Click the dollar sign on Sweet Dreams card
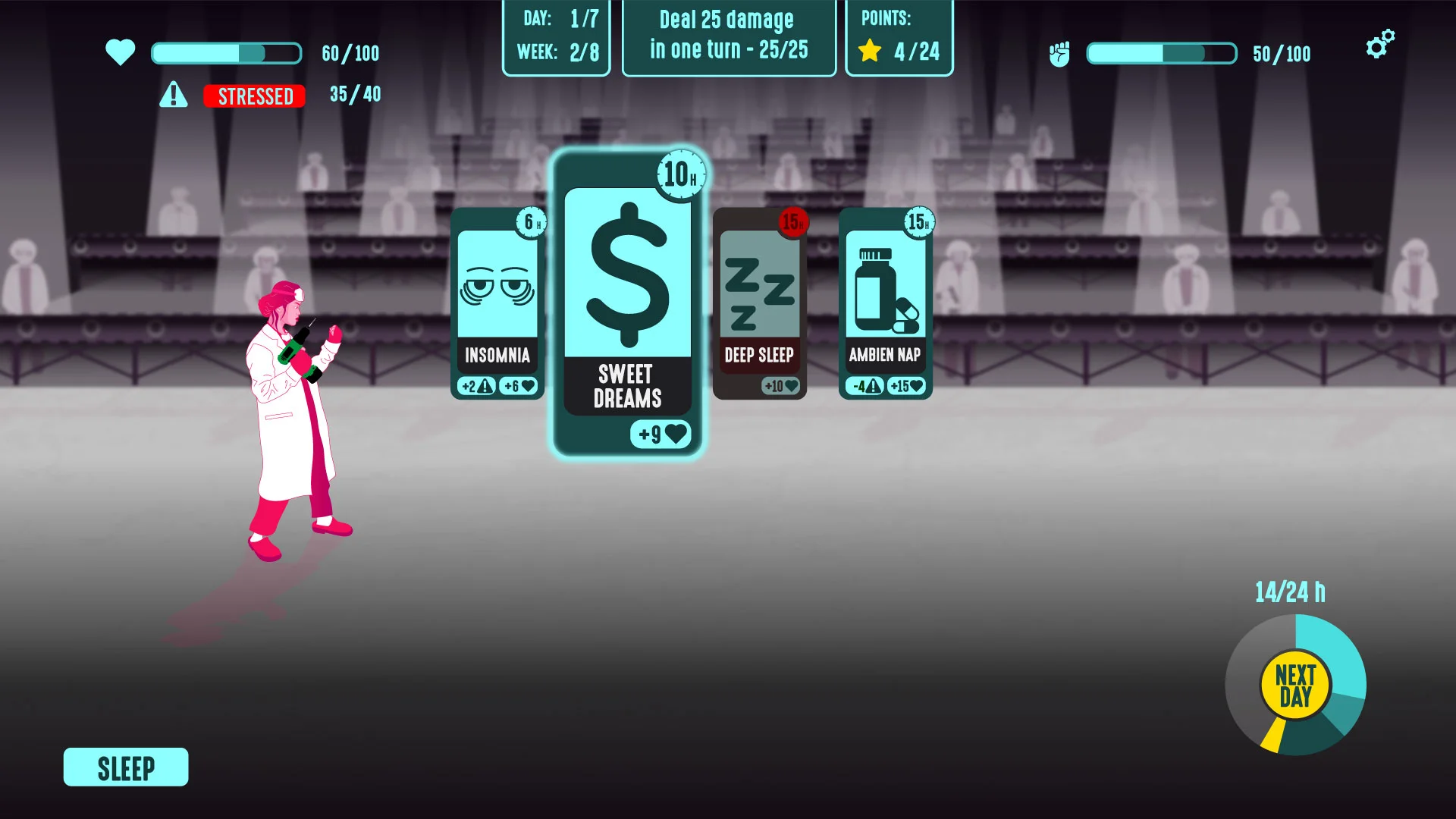The image size is (1456, 819). (628, 273)
